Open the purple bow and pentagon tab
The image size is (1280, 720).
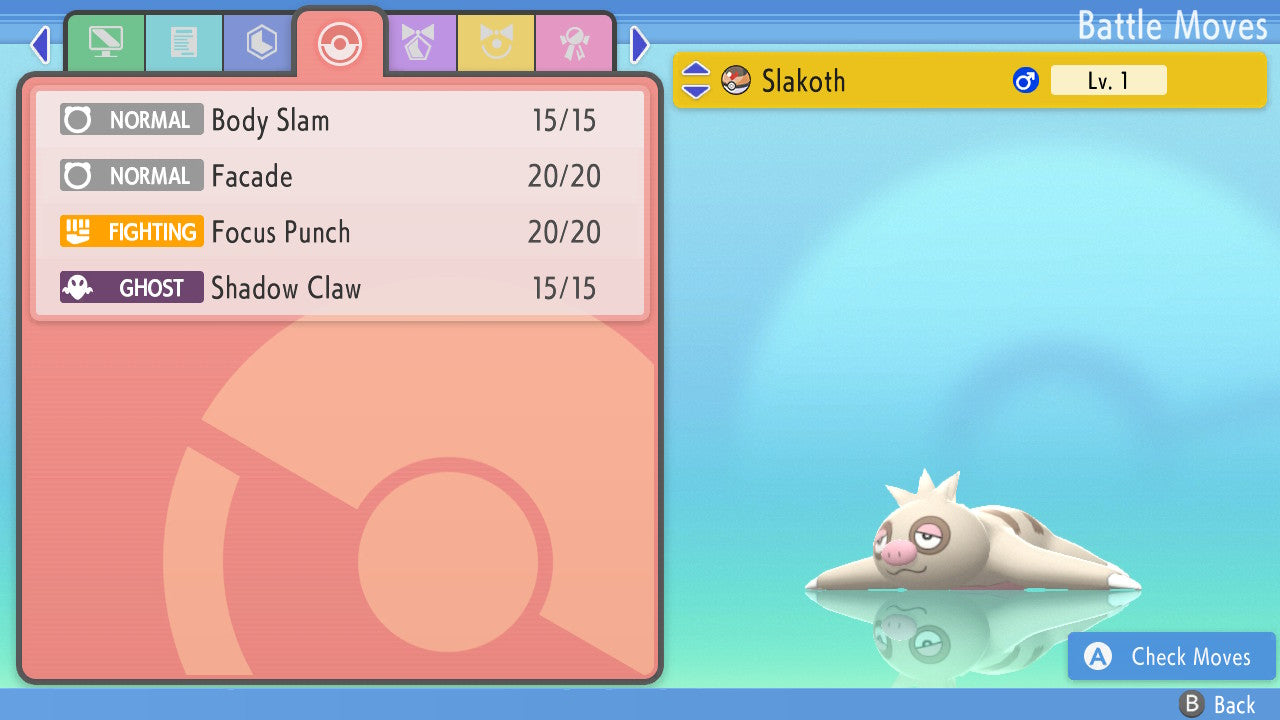click(418, 42)
